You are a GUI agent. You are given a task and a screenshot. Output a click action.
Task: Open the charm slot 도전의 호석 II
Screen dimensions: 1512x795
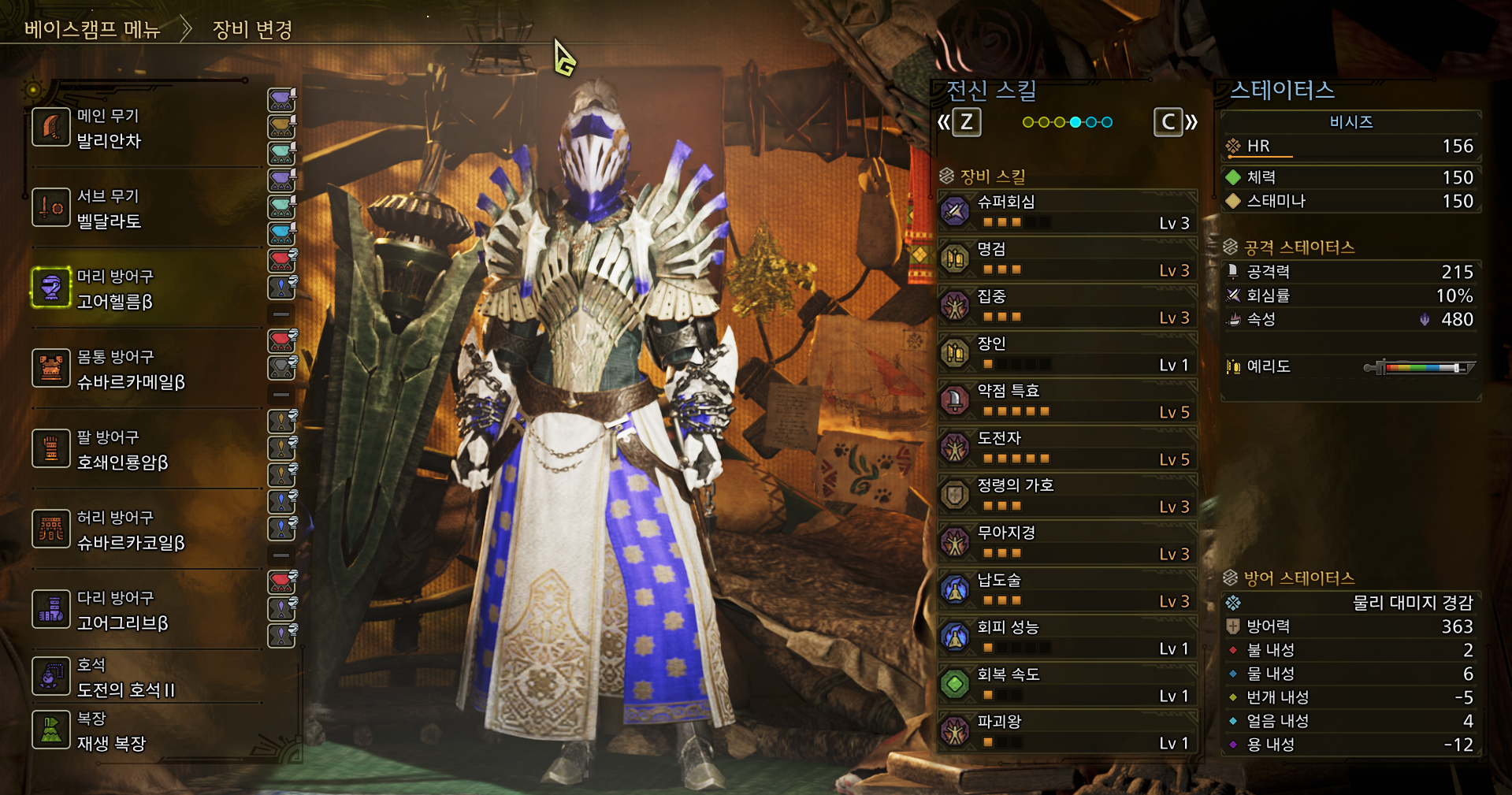[x=146, y=678]
